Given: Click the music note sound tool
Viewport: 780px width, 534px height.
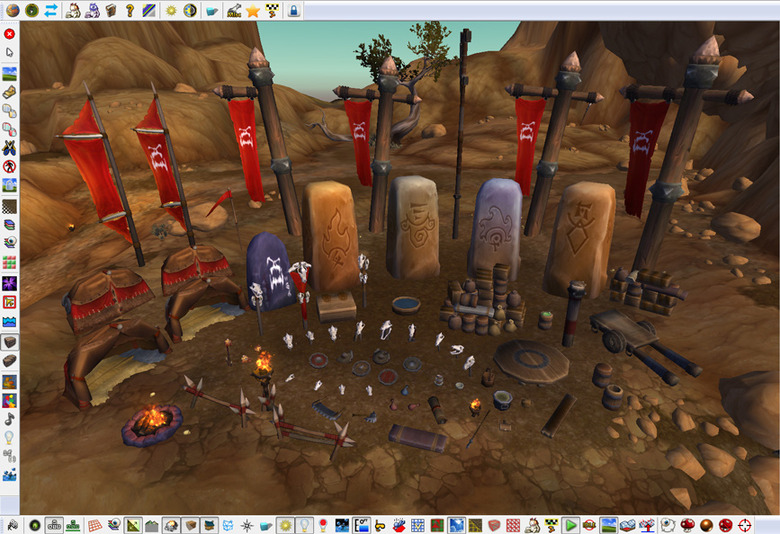Looking at the screenshot, I should [x=10, y=419].
